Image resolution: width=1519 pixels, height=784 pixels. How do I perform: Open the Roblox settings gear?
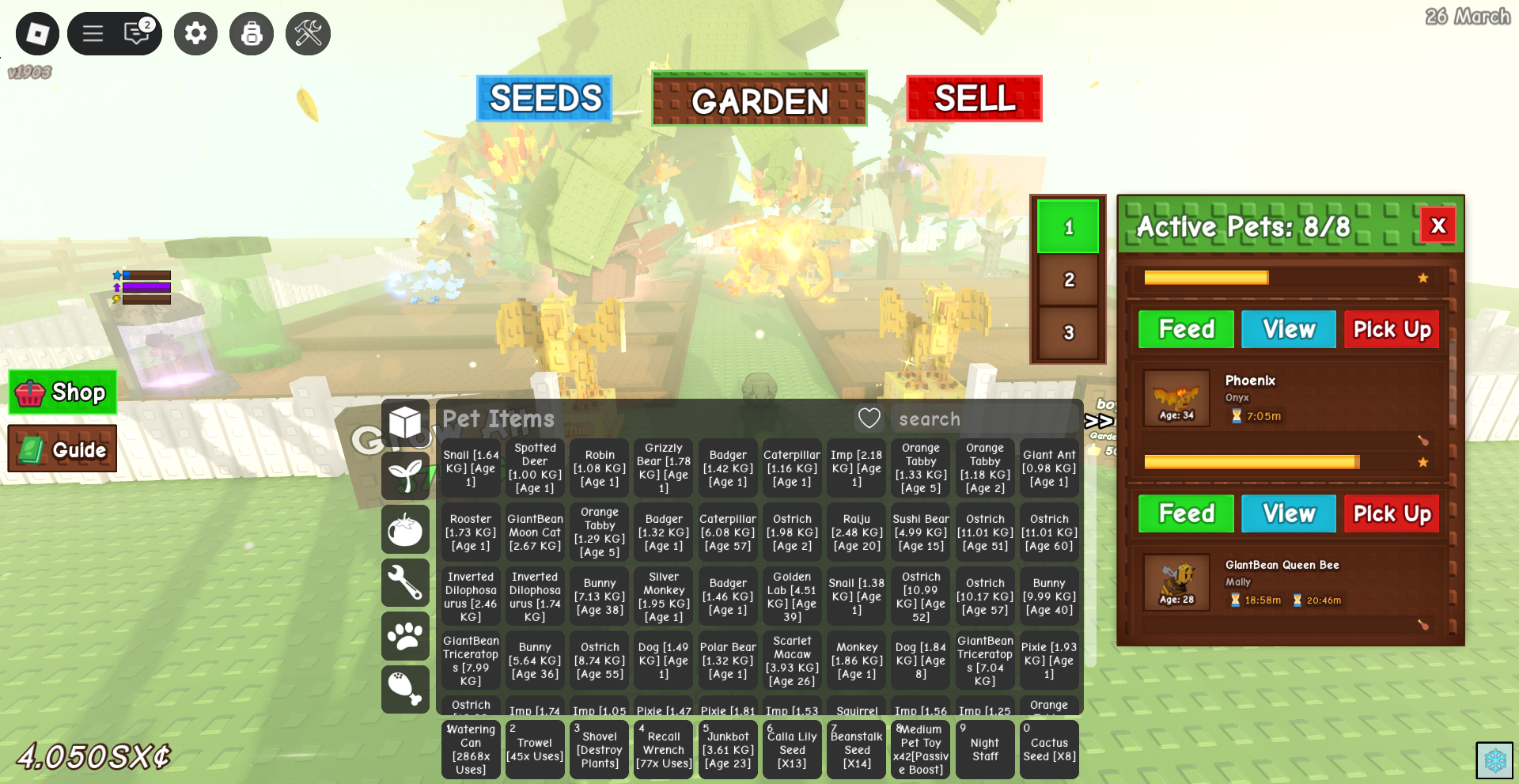[x=195, y=34]
